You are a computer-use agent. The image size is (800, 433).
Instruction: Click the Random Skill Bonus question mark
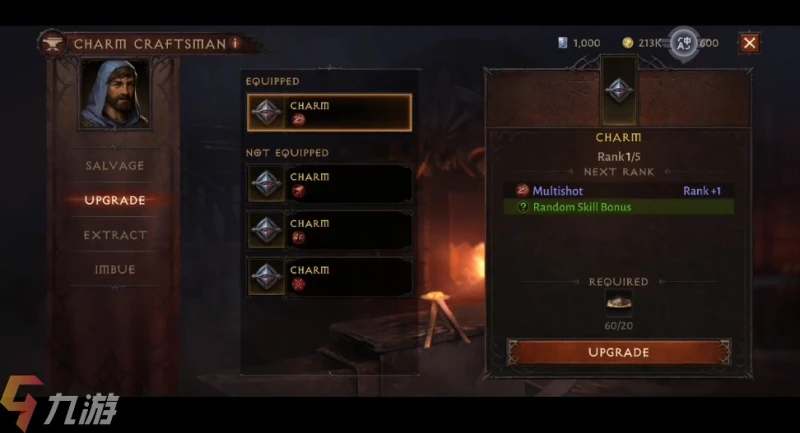(522, 207)
